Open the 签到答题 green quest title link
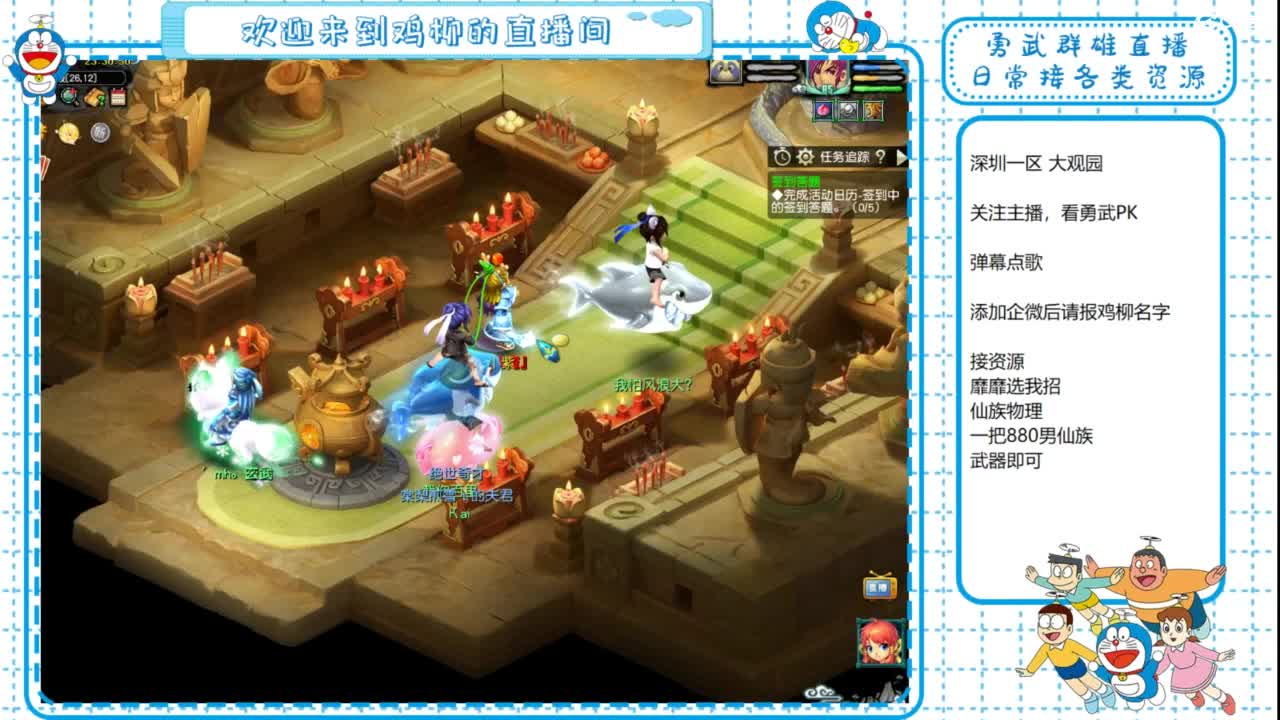This screenshot has width=1280, height=720. [x=795, y=180]
